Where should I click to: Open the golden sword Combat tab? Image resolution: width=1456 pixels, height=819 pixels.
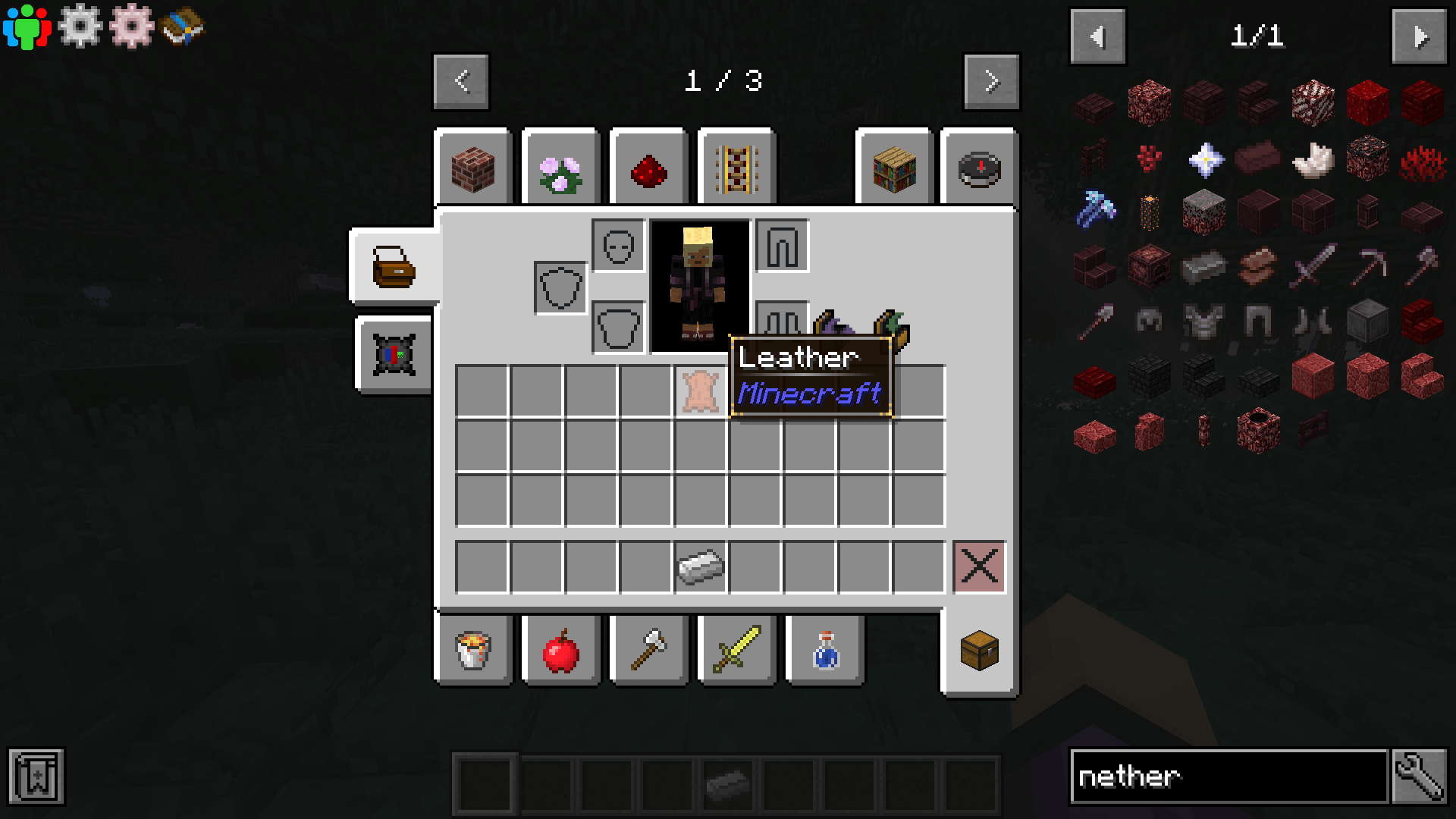736,650
